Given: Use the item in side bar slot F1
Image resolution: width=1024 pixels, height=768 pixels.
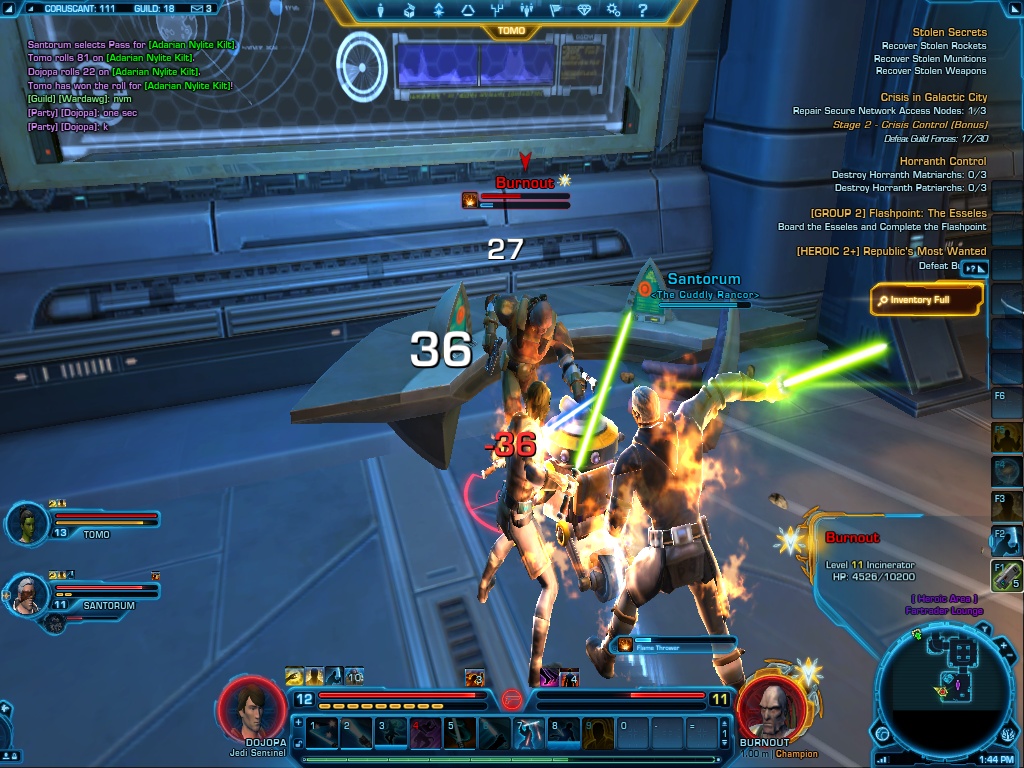Looking at the screenshot, I should coord(1004,575).
